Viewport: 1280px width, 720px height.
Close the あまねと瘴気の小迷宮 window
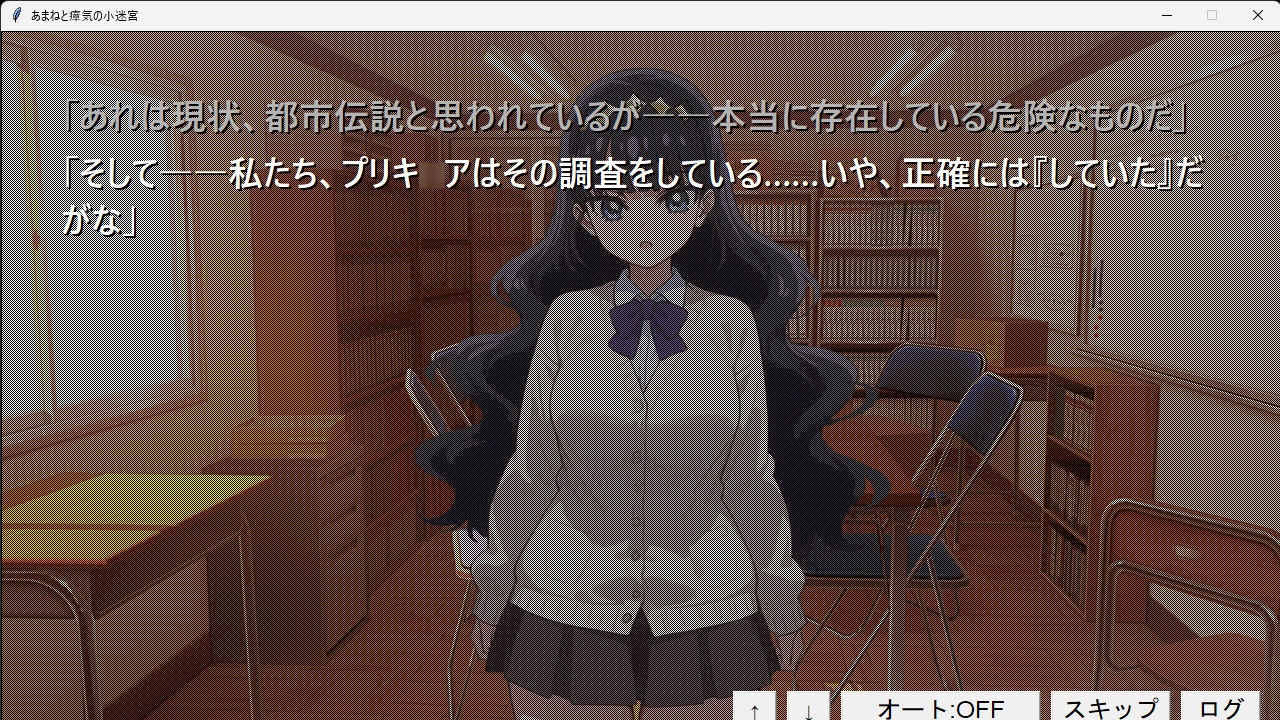pyautogui.click(x=1258, y=15)
